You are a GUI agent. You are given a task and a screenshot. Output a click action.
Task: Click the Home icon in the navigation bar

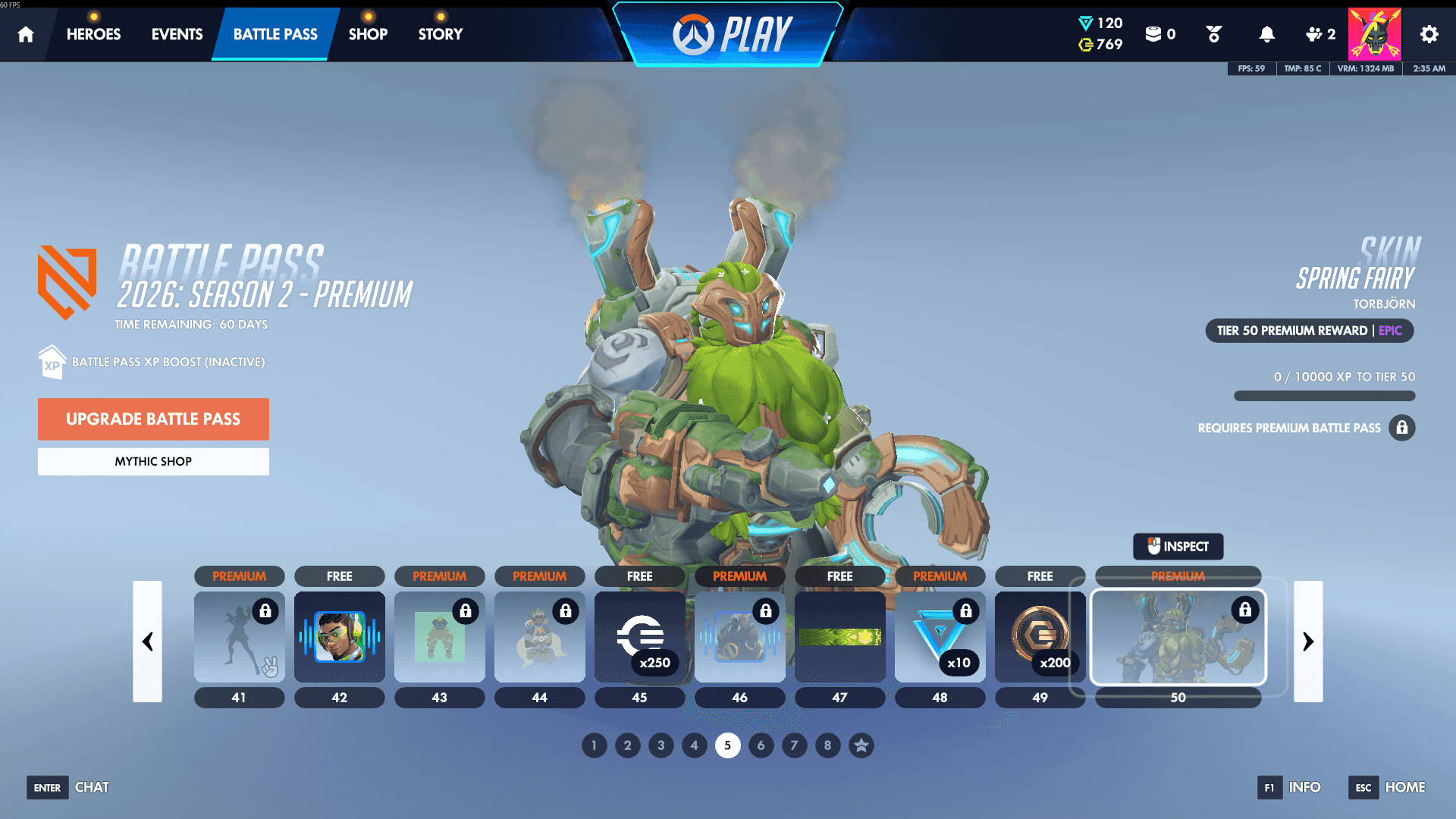click(25, 34)
